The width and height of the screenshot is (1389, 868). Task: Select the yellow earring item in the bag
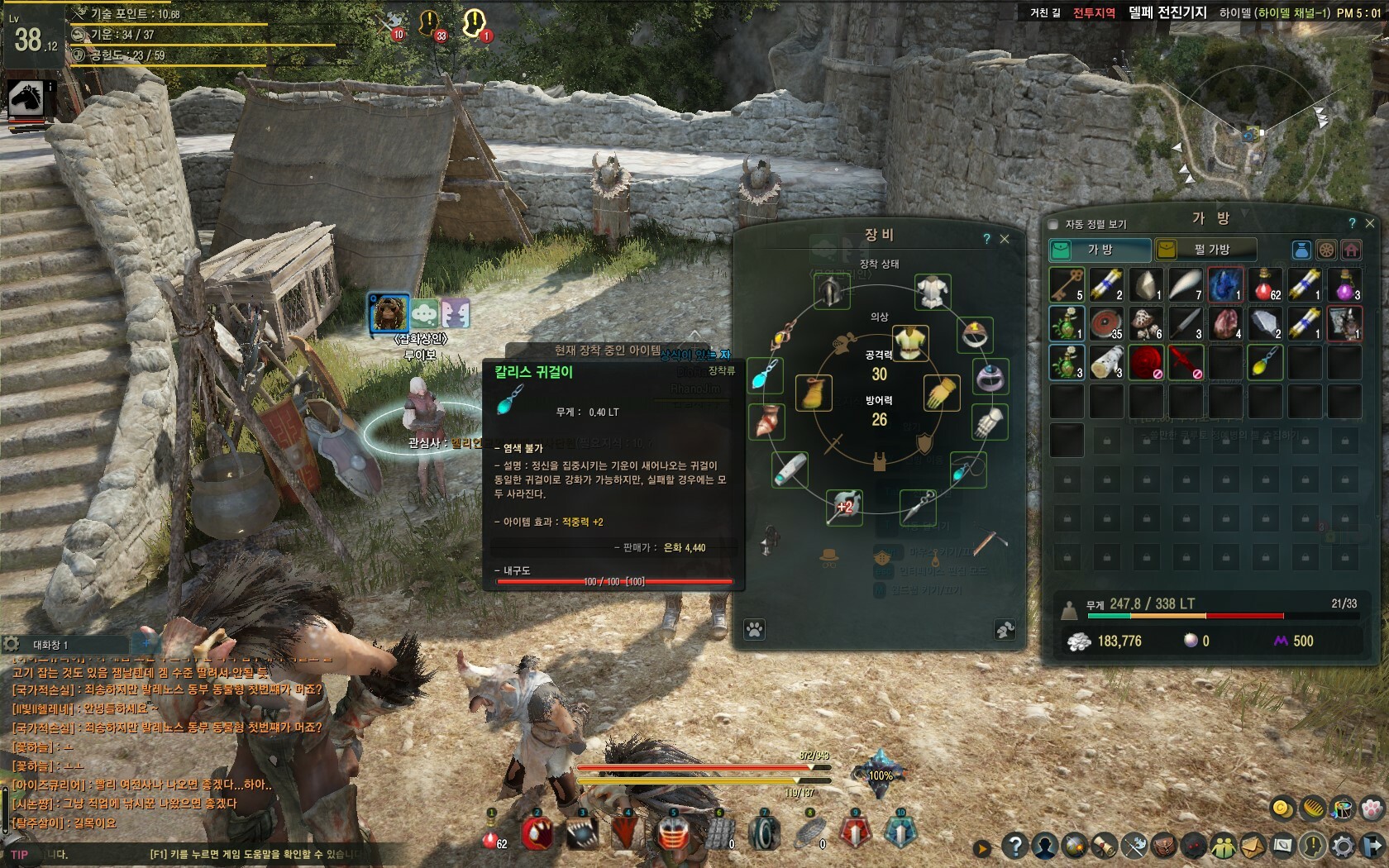click(x=1265, y=362)
